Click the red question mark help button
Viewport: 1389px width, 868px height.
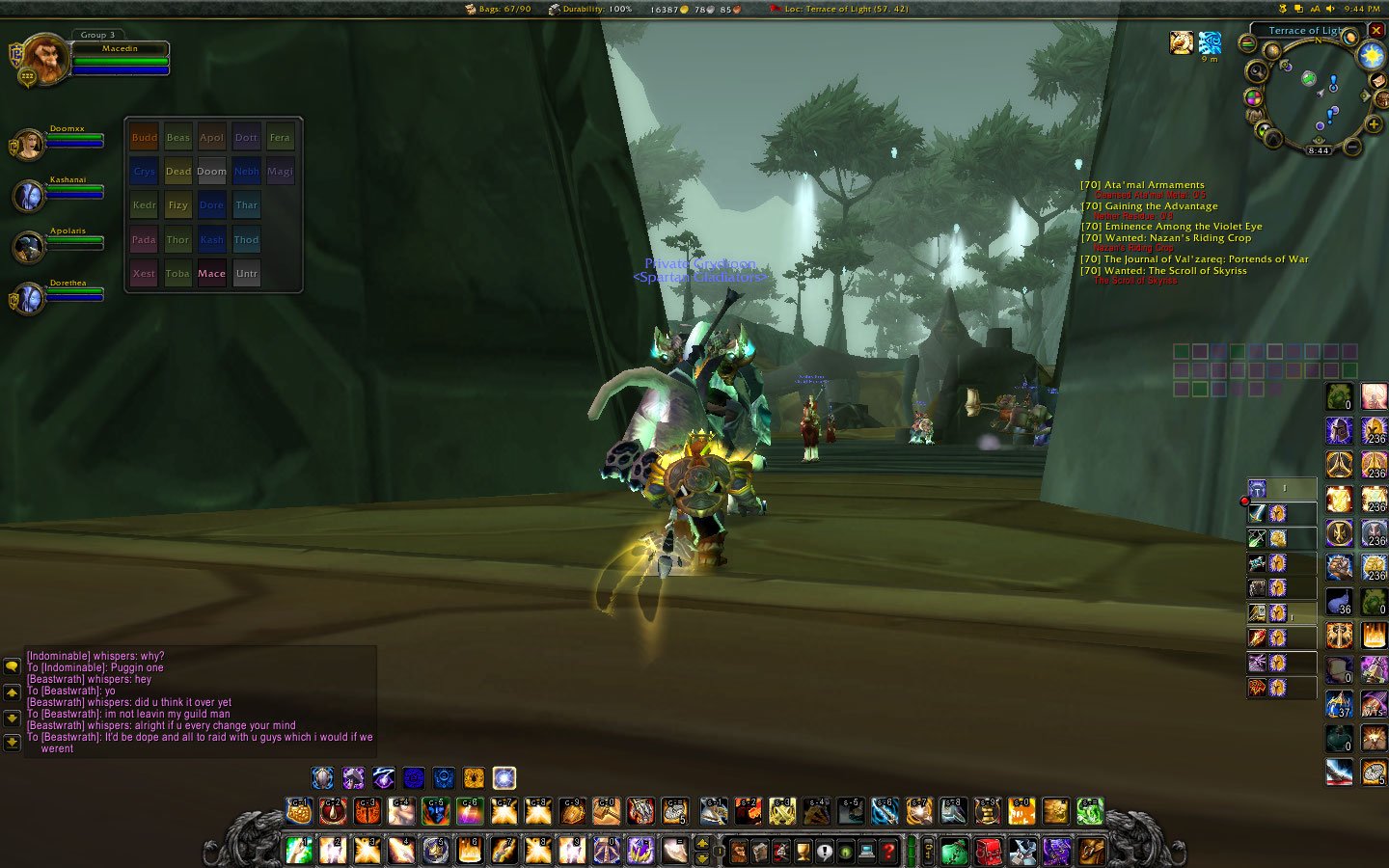[x=888, y=852]
